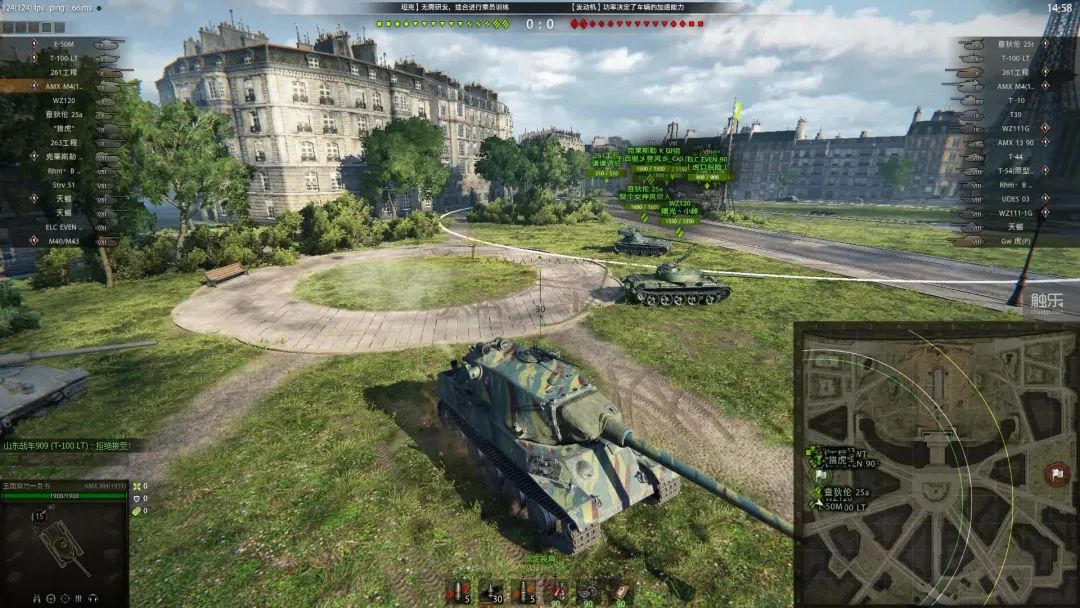Click the highlighted AMX M4 ally row
Viewport: 1080px width, 608px height.
point(64,86)
